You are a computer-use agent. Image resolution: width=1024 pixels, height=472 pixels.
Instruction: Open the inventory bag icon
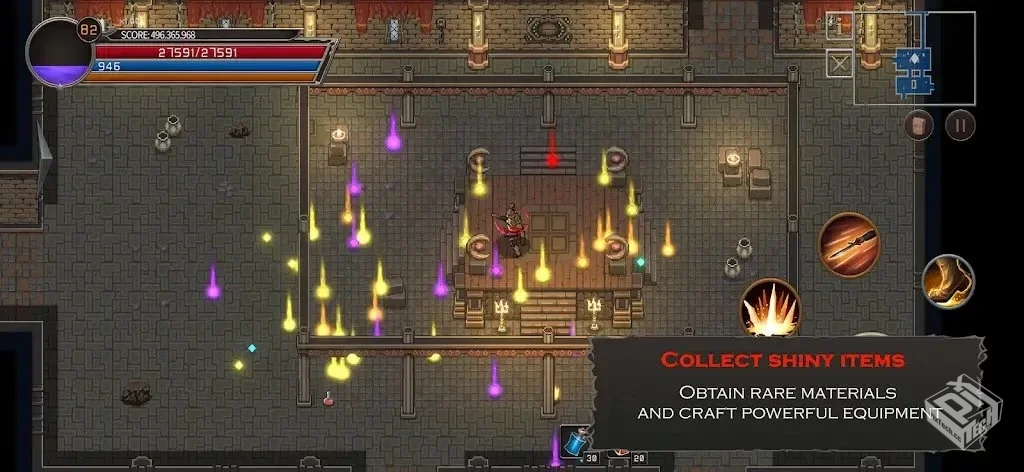[919, 126]
